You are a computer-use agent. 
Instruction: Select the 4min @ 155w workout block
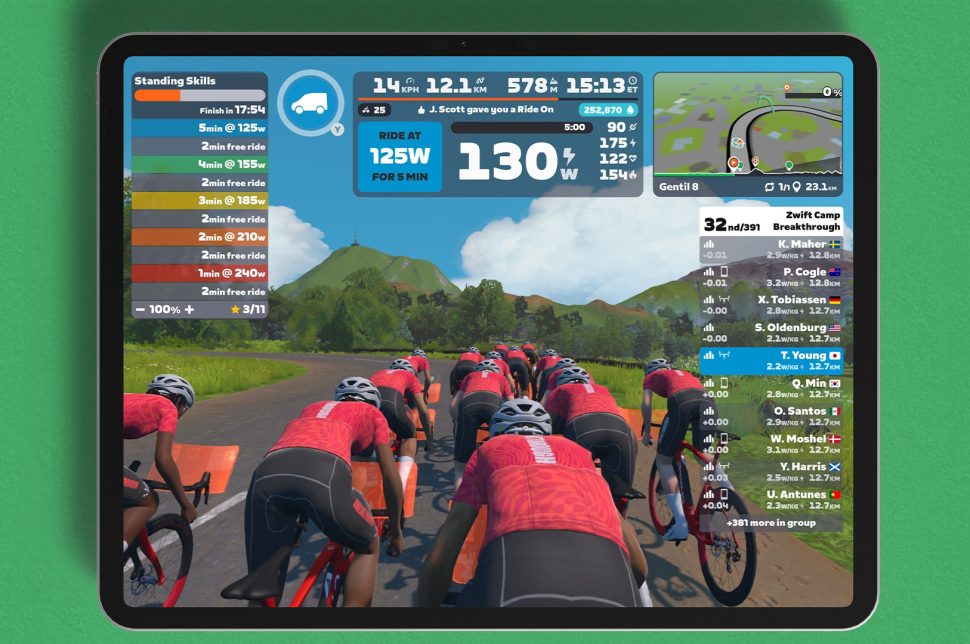[x=200, y=164]
